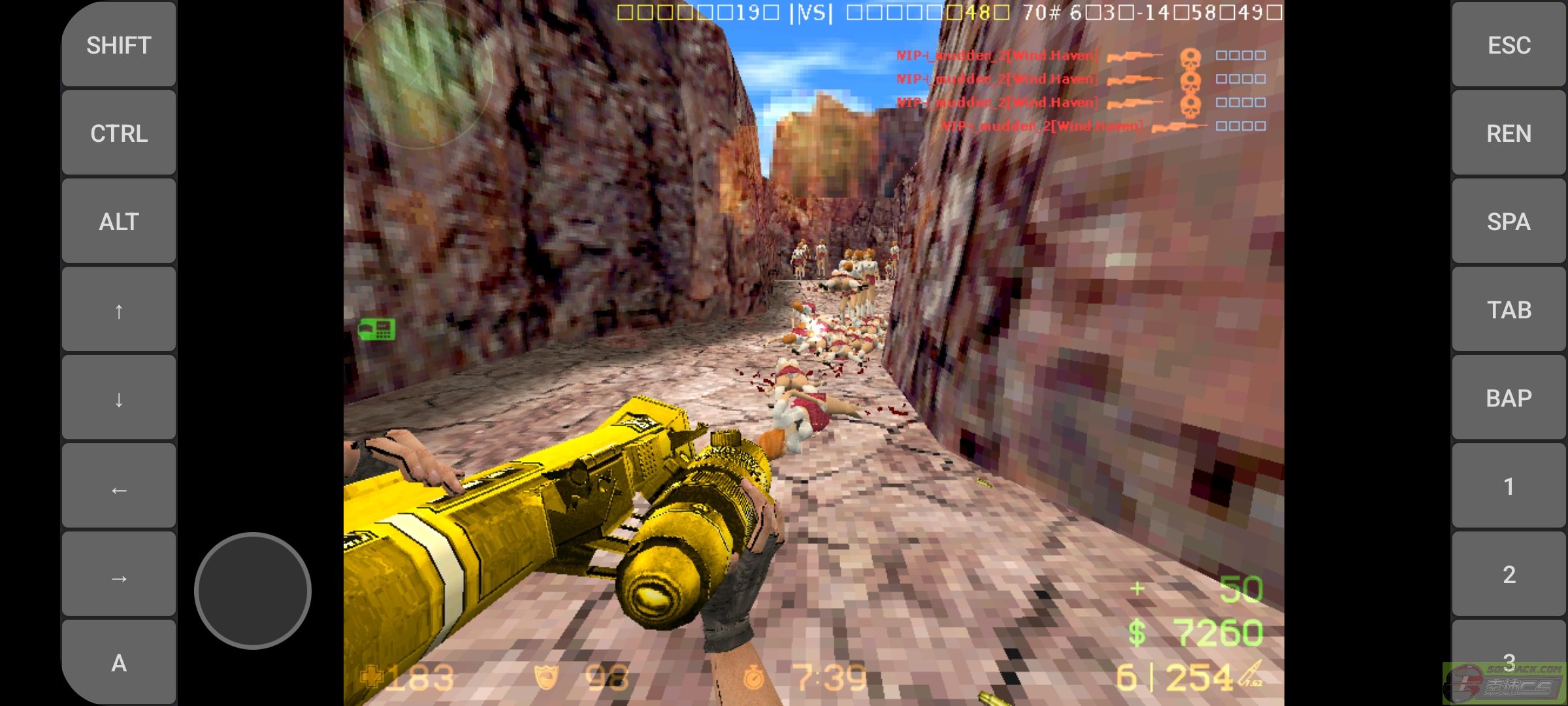The width and height of the screenshot is (1568, 706).
Task: Click the green radio icon
Action: coord(377,329)
